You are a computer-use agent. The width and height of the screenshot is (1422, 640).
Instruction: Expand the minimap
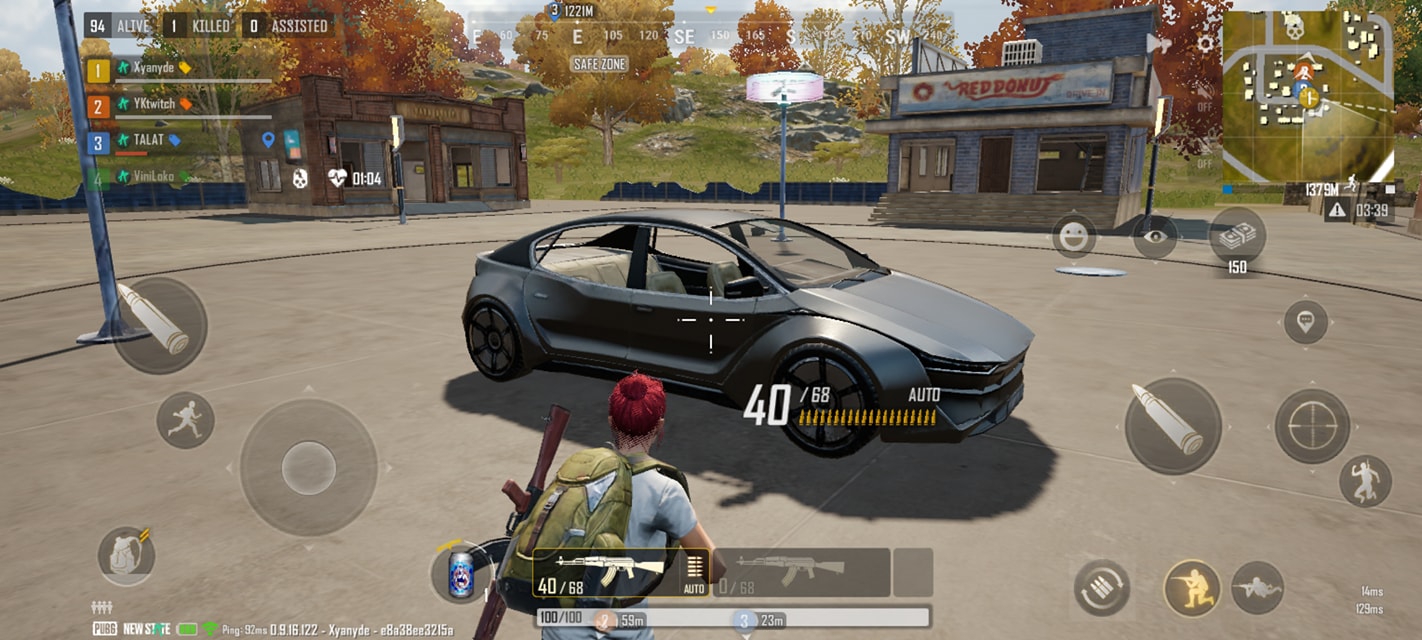tap(1307, 96)
